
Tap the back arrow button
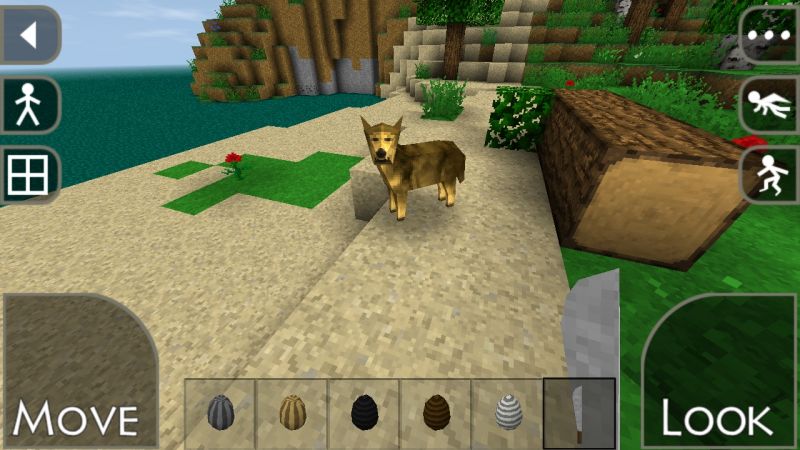point(29,36)
